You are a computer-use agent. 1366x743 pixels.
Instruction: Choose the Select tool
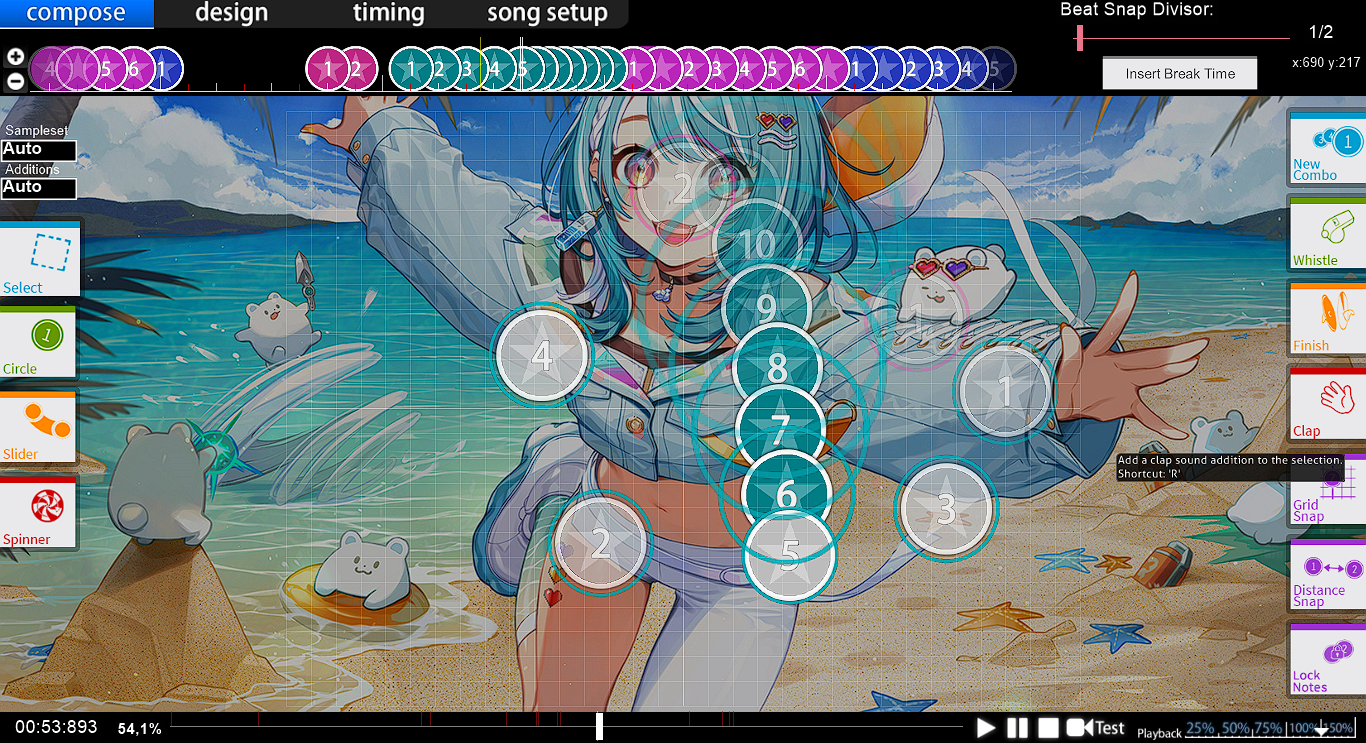tap(39, 259)
